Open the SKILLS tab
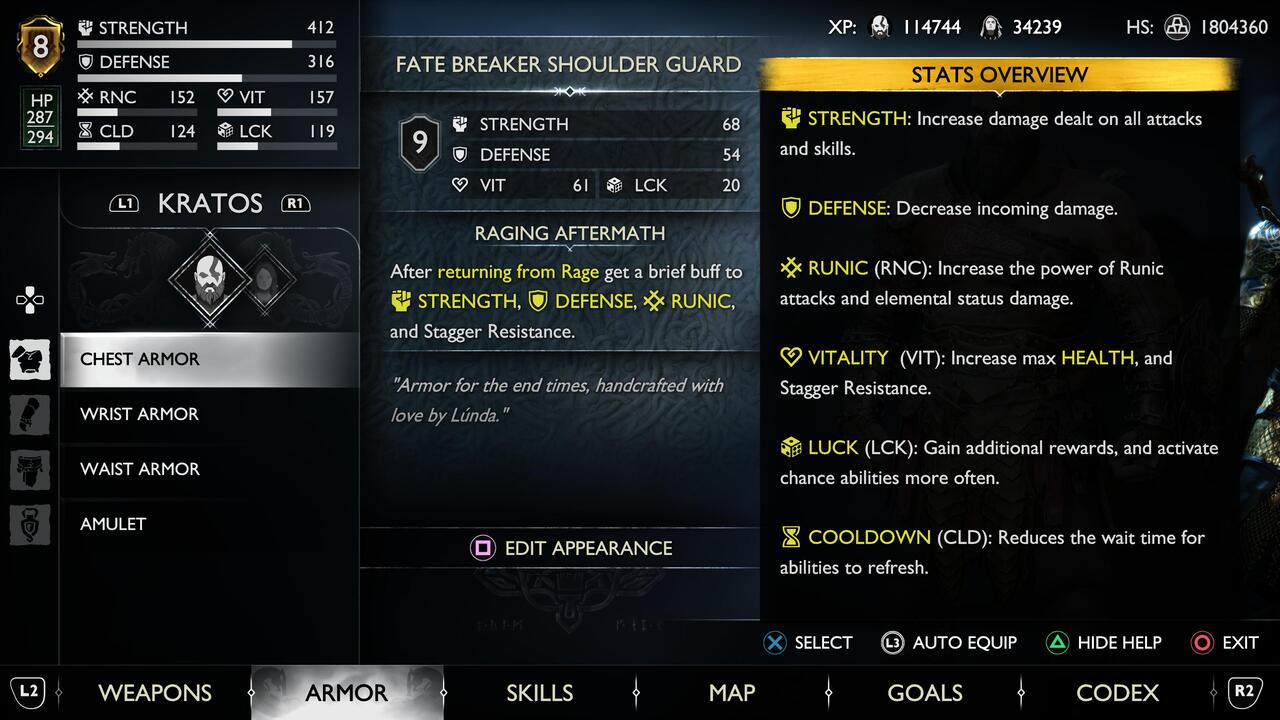 [539, 692]
